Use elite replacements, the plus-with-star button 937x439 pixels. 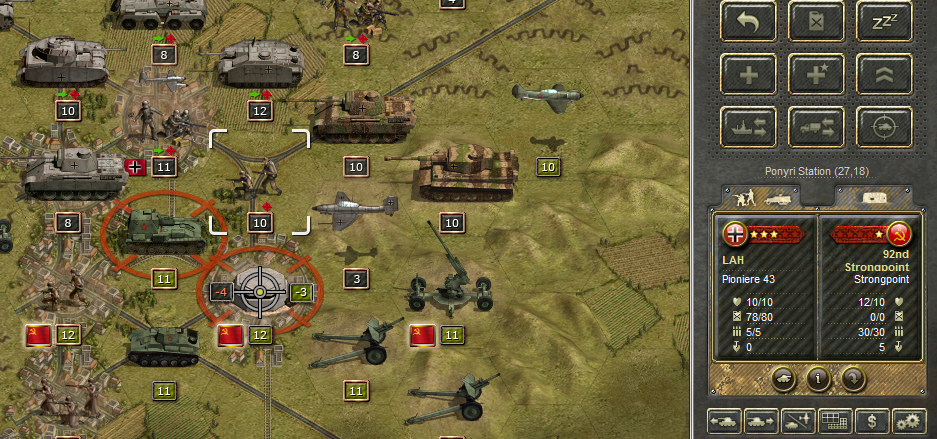pyautogui.click(x=817, y=75)
